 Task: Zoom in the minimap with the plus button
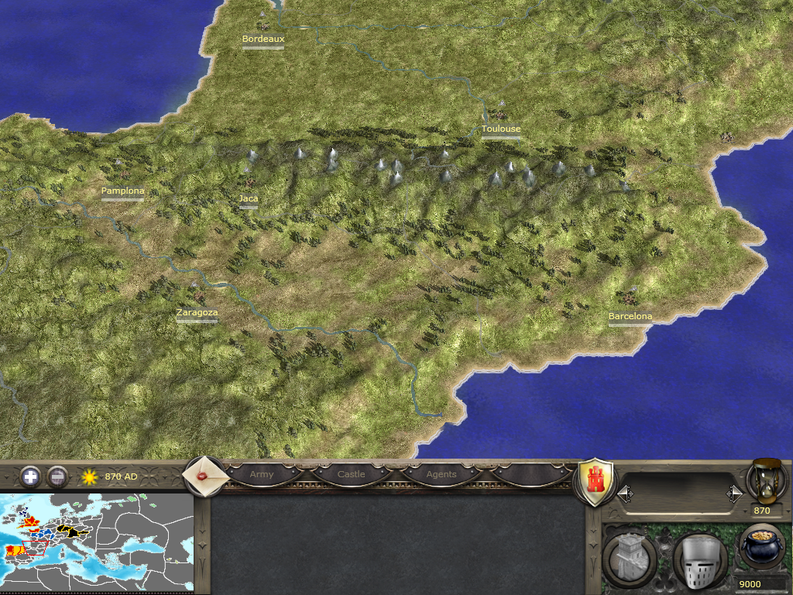pos(29,476)
